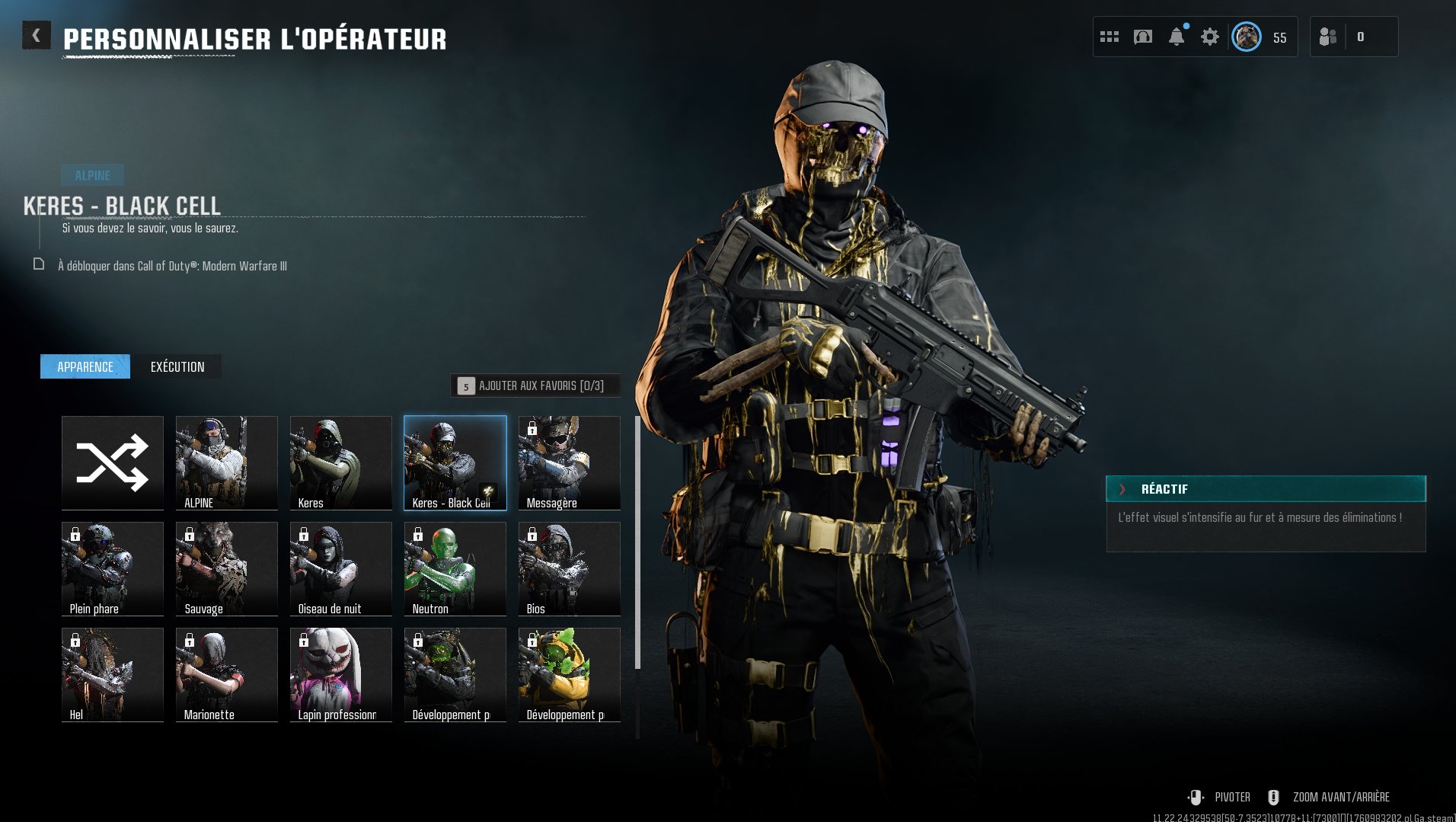
Task: Pick the Sauvage wolf skin
Action: click(226, 568)
